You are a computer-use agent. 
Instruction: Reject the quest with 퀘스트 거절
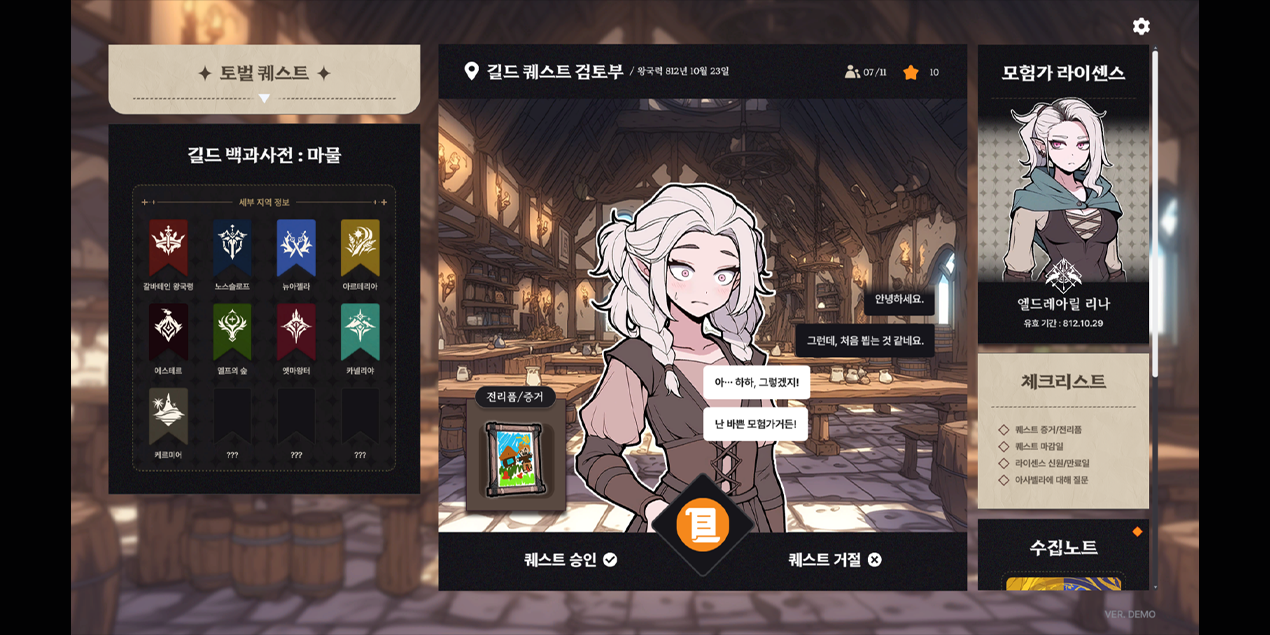point(835,560)
